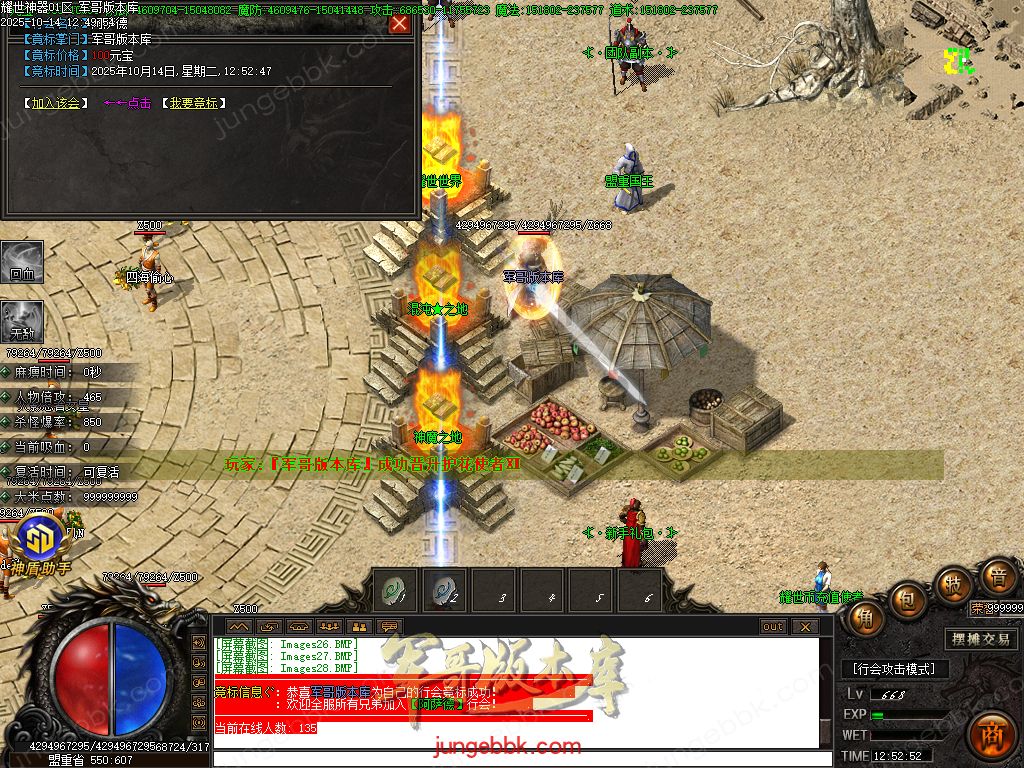Activate the 无敌 invincibility skill icon
1024x768 pixels.
point(22,320)
